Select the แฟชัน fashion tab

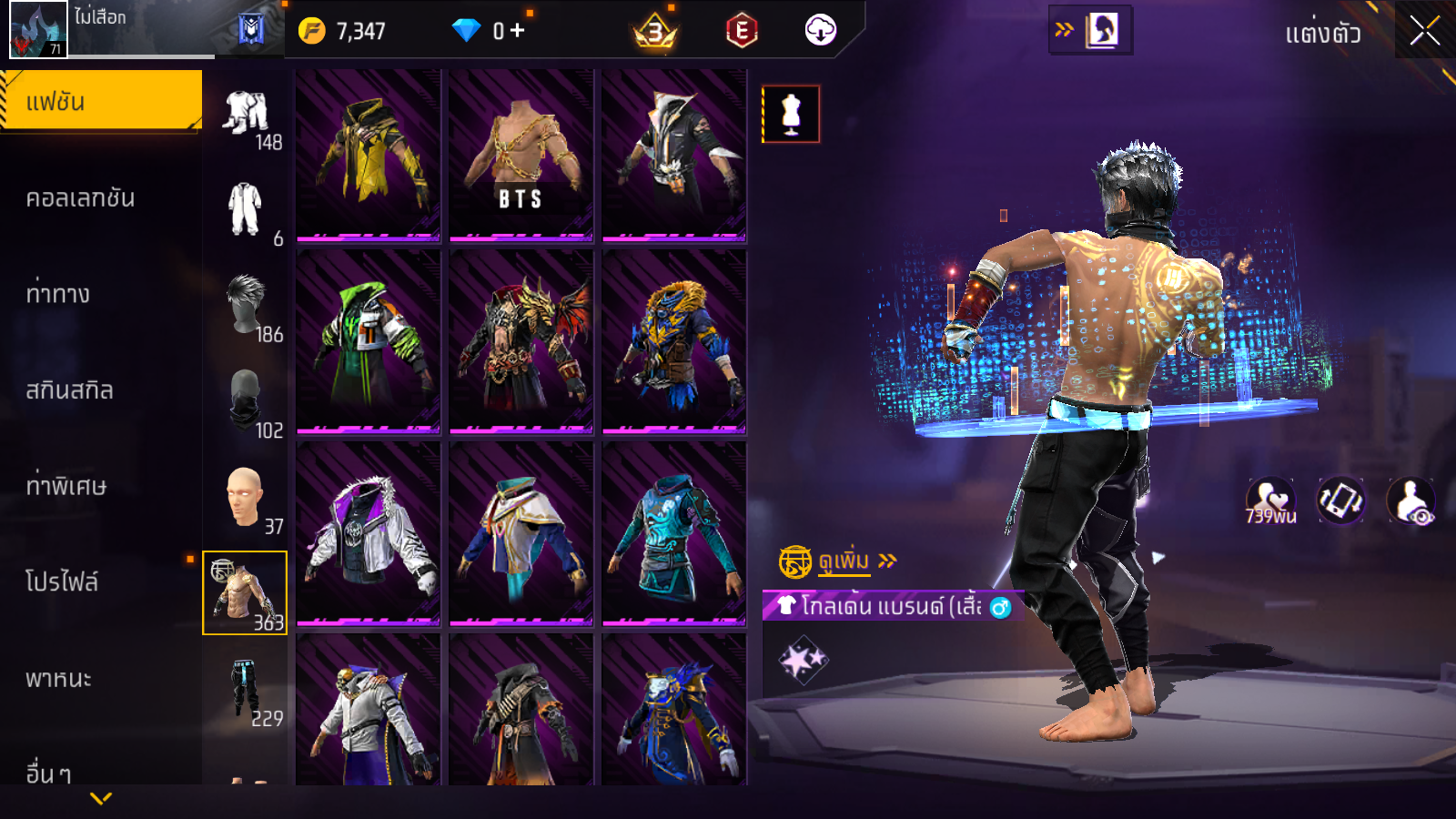(x=100, y=101)
